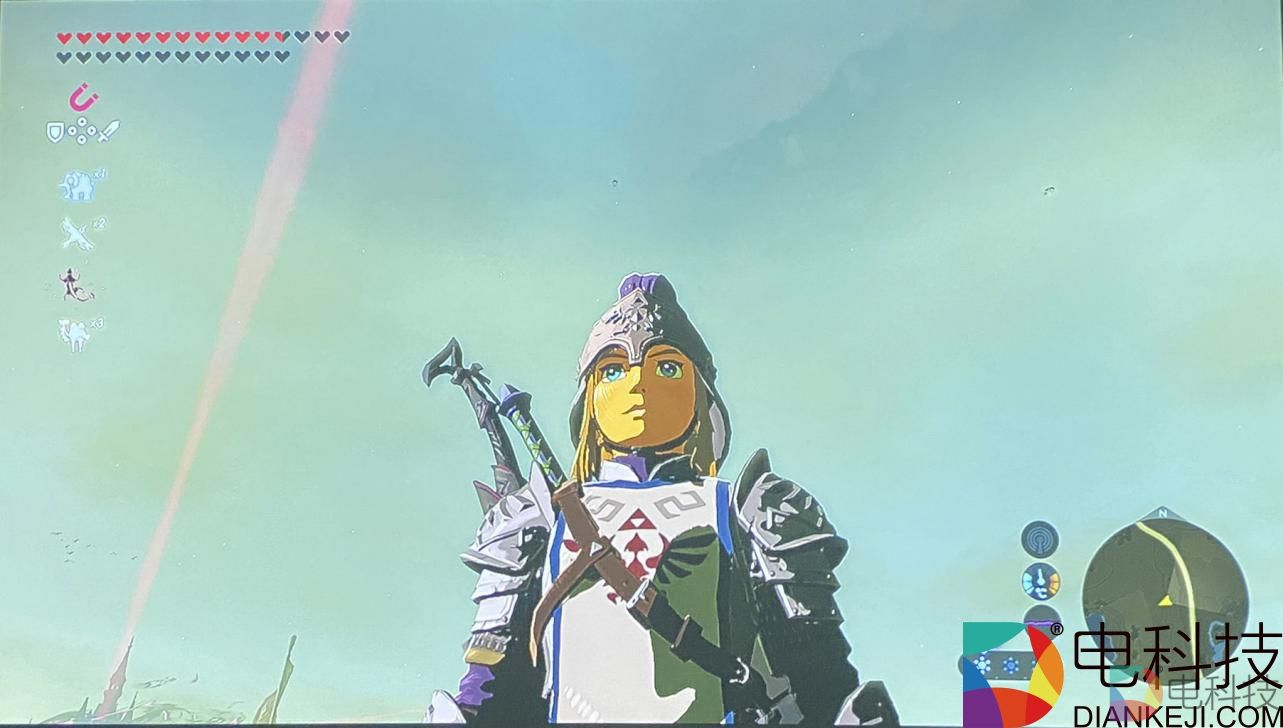Click the shield quick-select icon
The image size is (1283, 728).
click(x=55, y=130)
